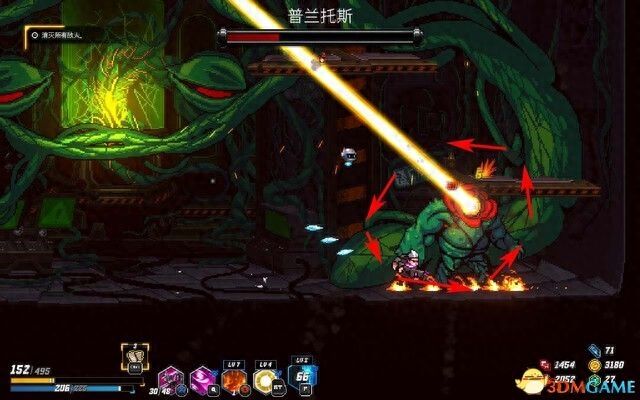Activate the first magenta weapon hexagon

(x=167, y=379)
